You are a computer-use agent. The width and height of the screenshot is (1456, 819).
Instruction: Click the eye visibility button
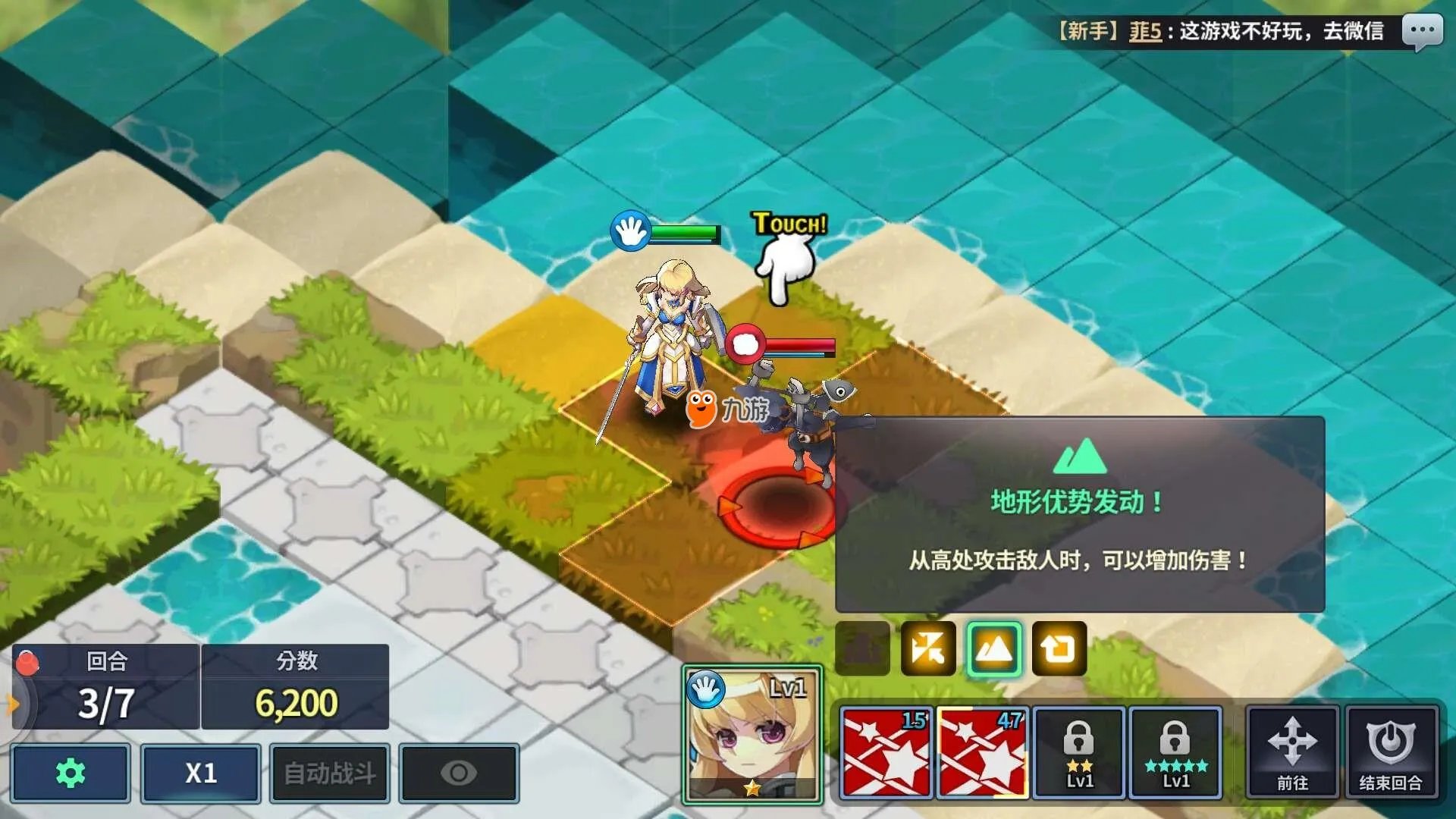[x=459, y=773]
